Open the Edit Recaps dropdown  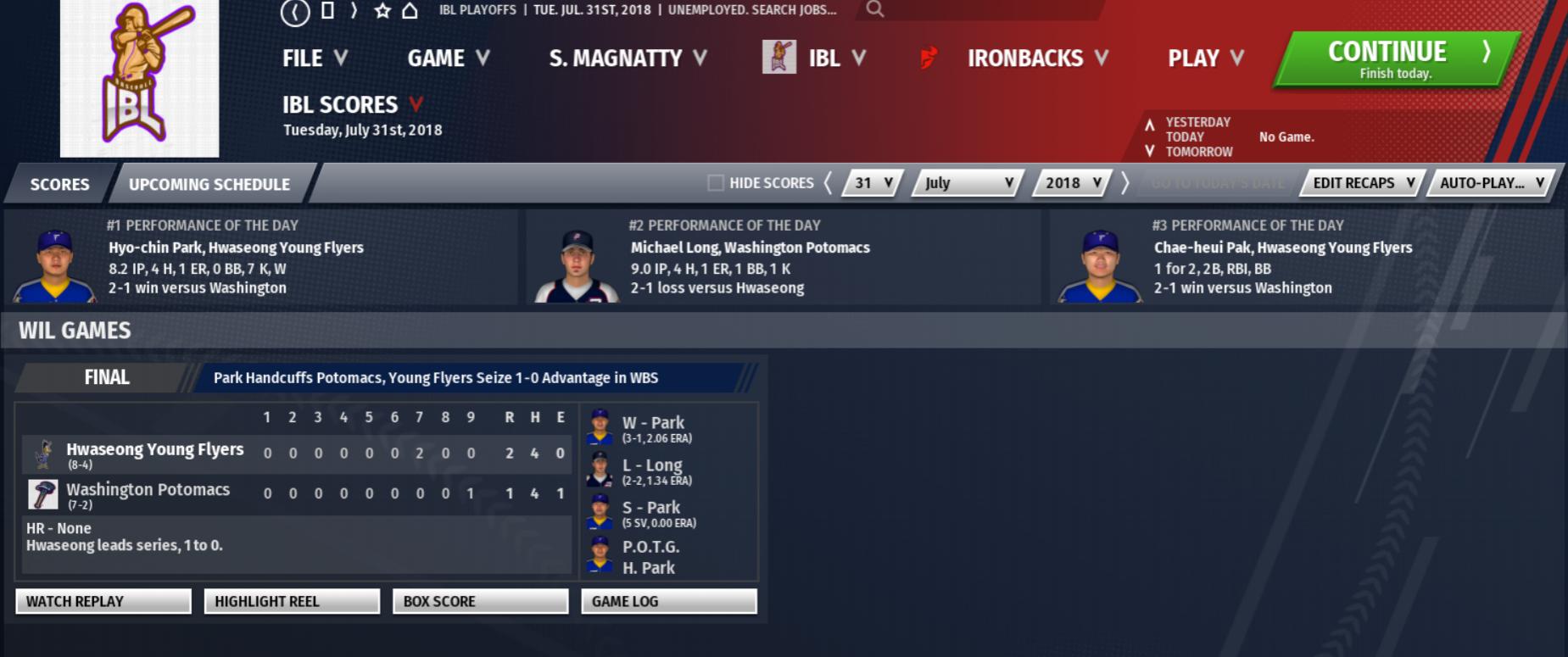point(1364,183)
